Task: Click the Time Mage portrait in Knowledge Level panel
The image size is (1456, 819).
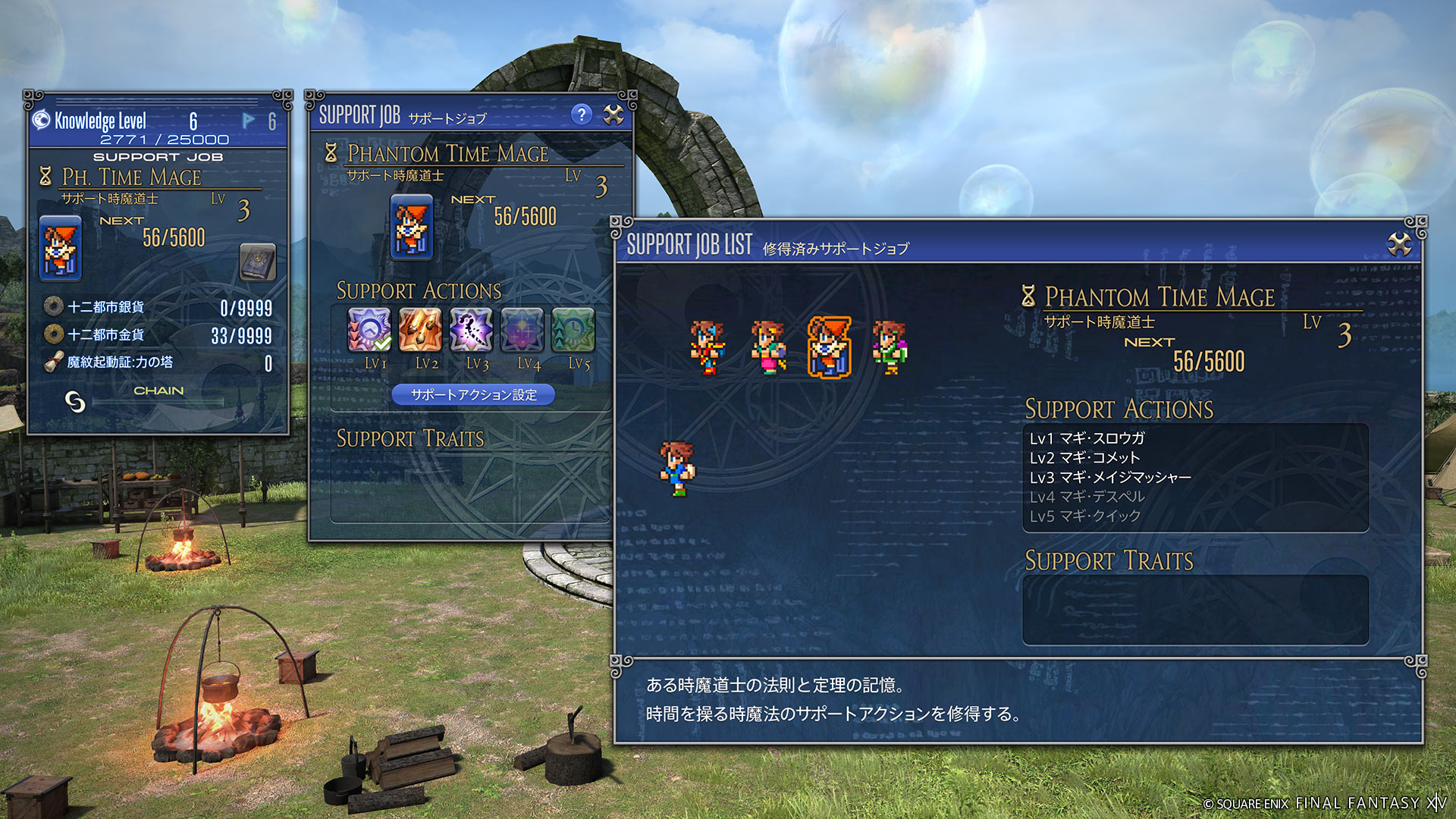Action: click(60, 248)
